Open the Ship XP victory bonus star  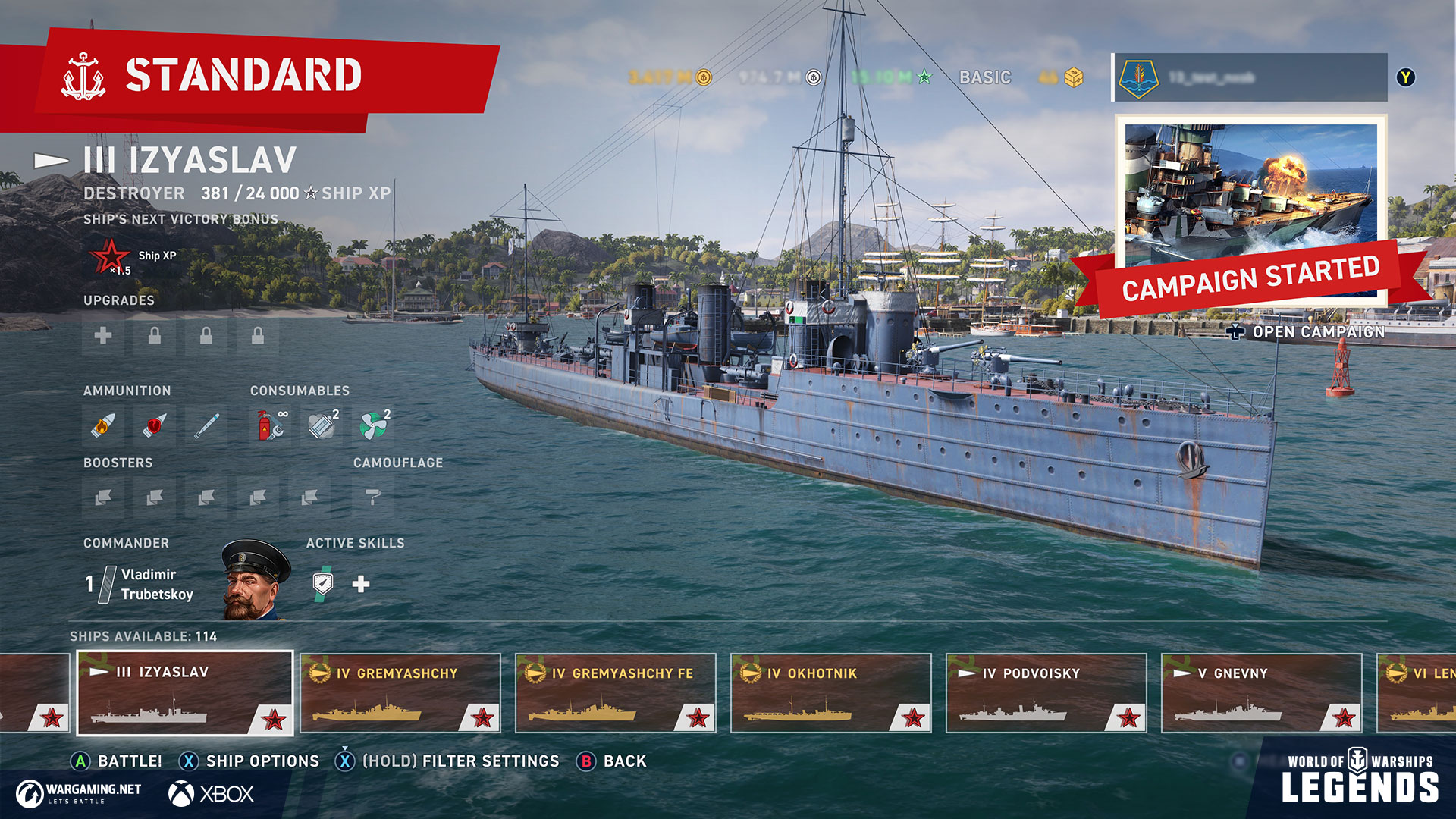click(x=111, y=256)
